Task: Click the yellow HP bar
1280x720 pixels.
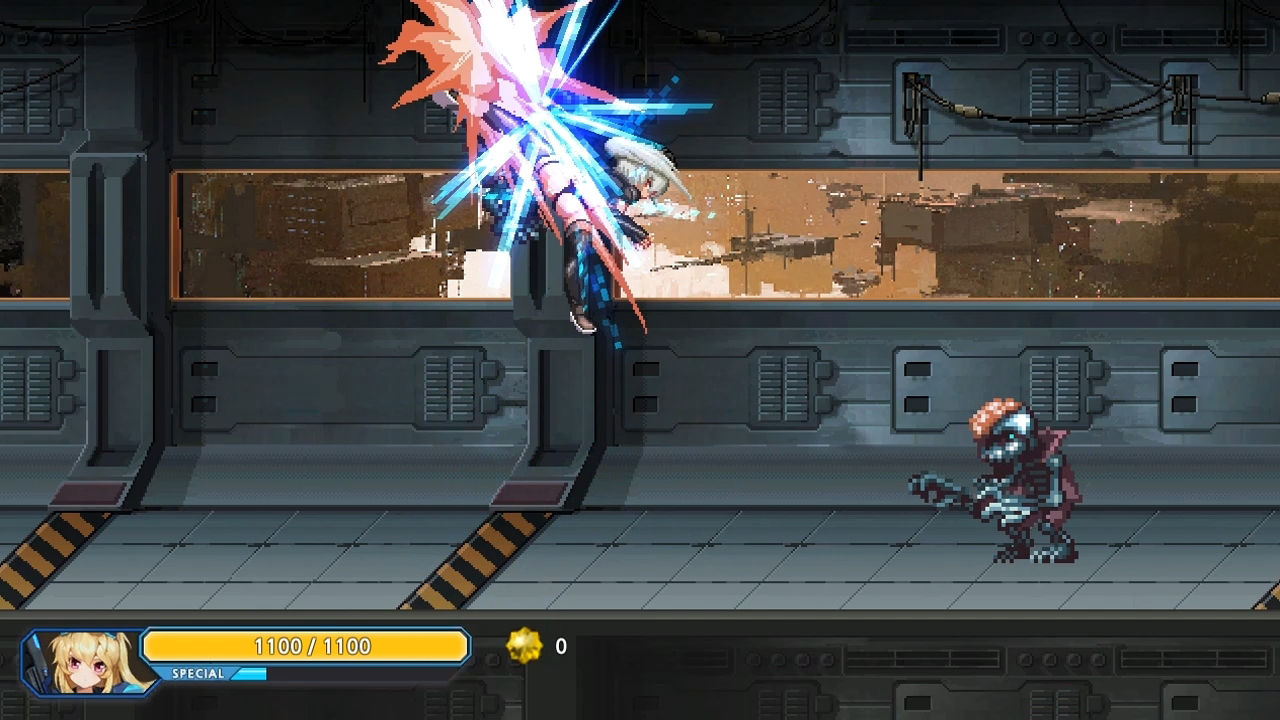Action: click(x=305, y=646)
